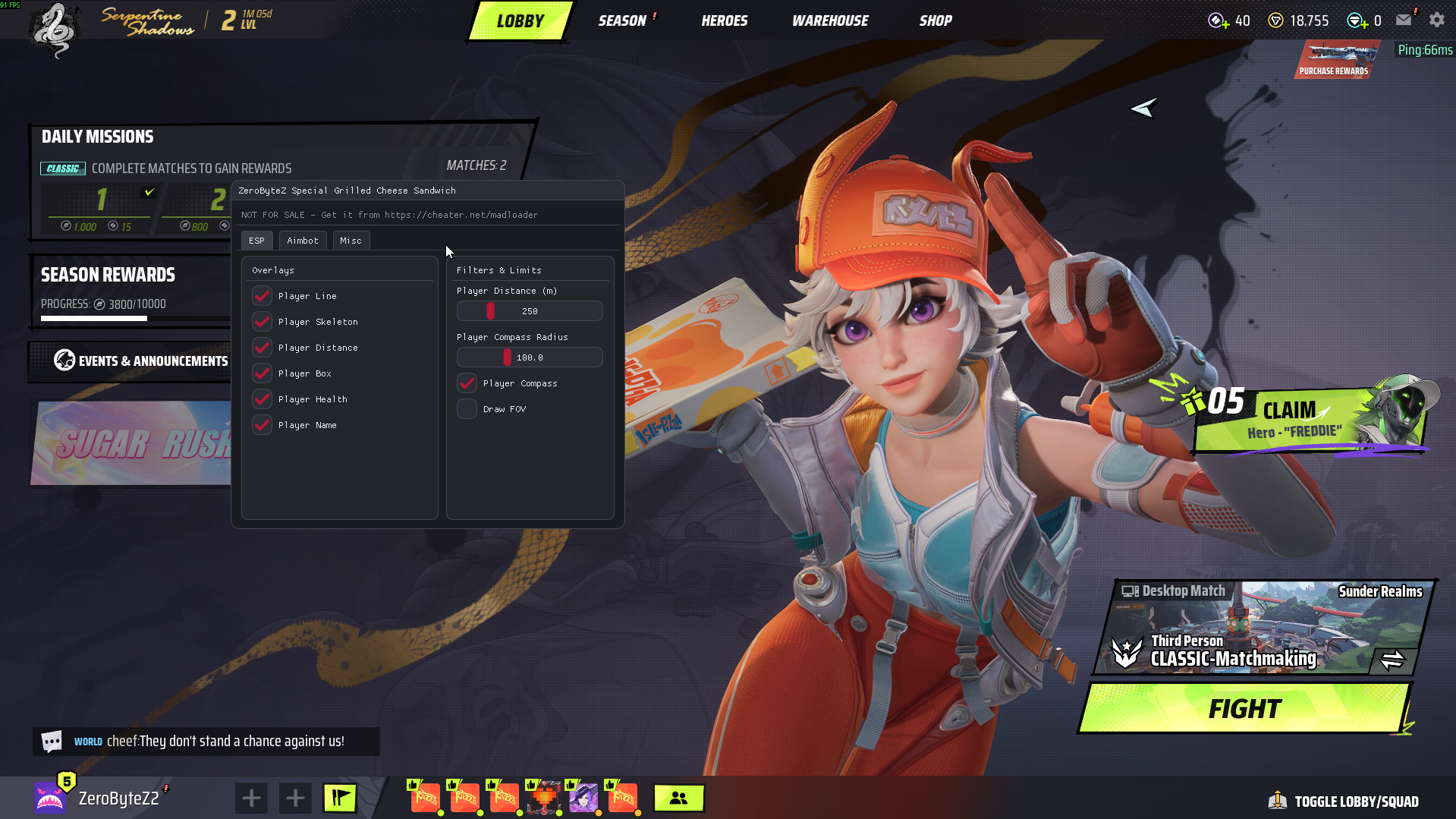
Task: Disable the Player Skeleton overlay
Action: pos(262,322)
